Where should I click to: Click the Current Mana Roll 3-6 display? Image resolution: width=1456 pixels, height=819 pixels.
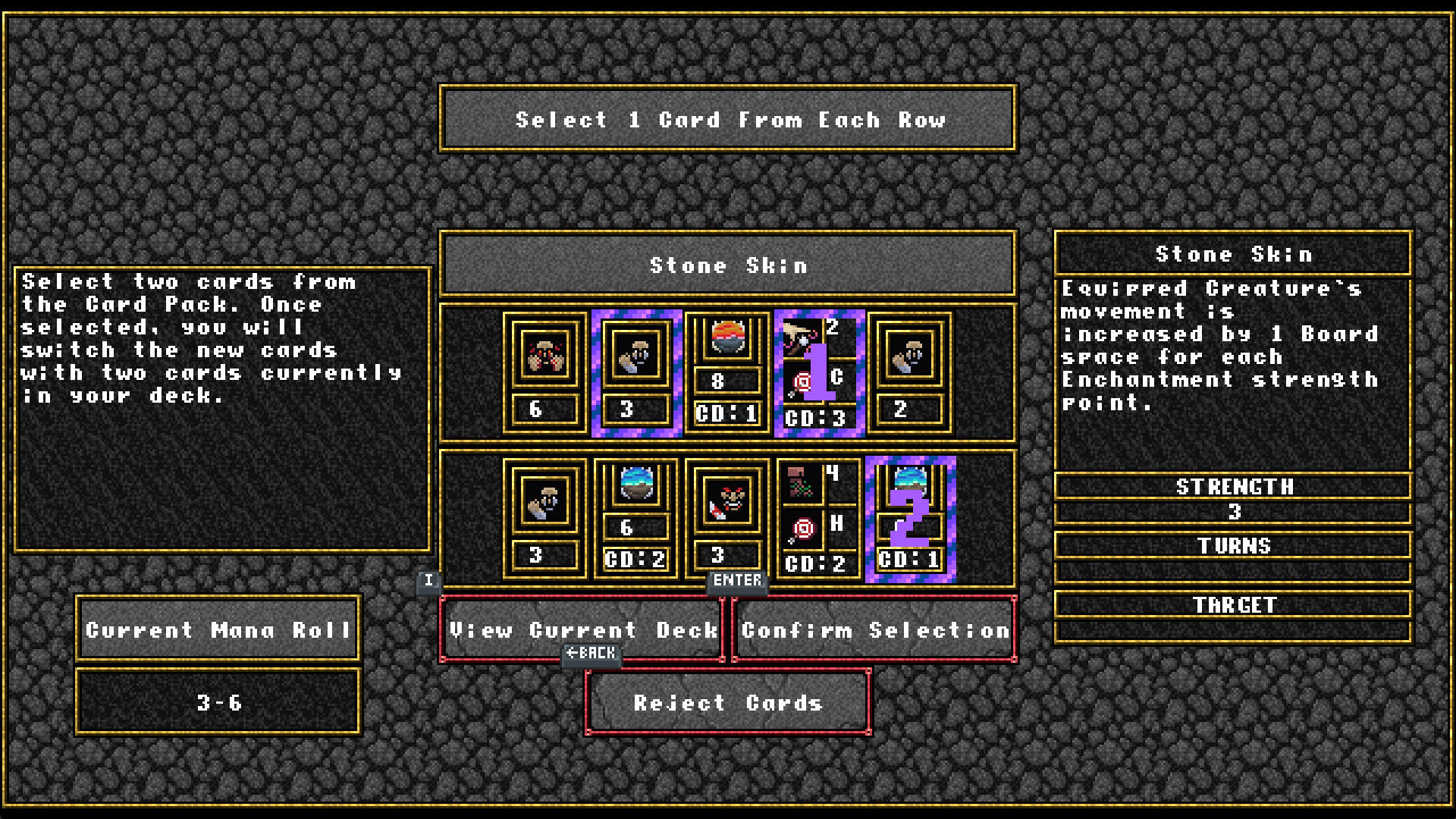[217, 701]
